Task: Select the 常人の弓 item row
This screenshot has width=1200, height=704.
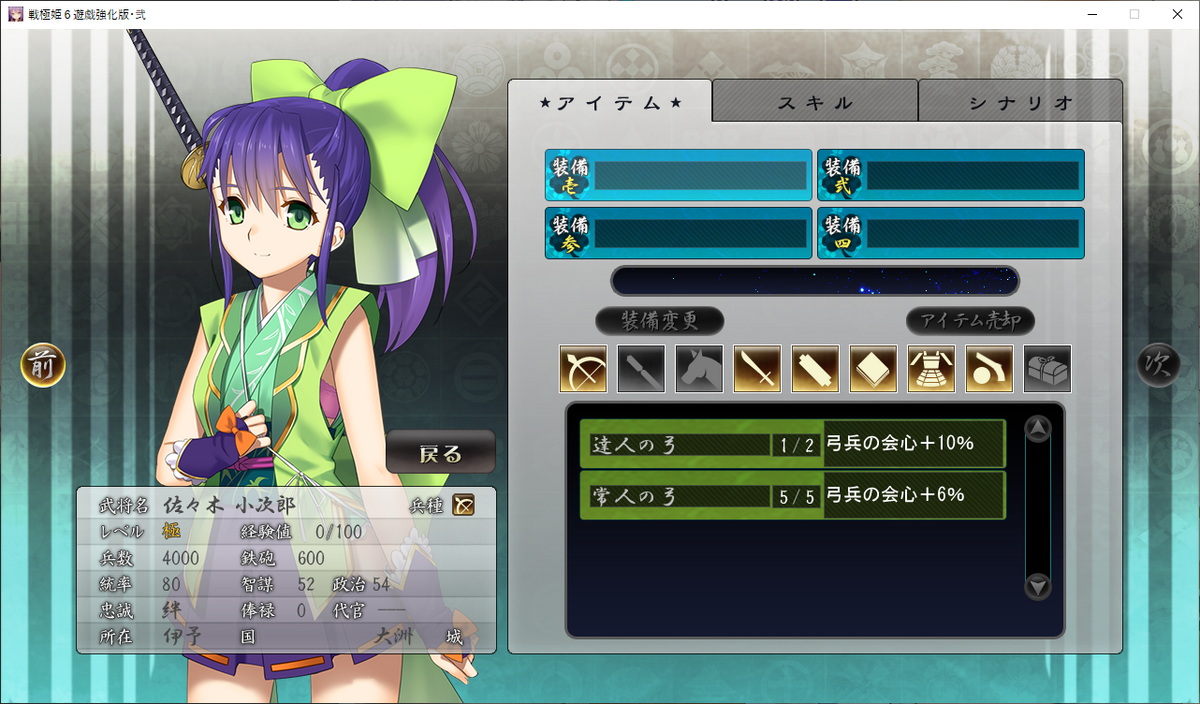Action: pos(792,495)
